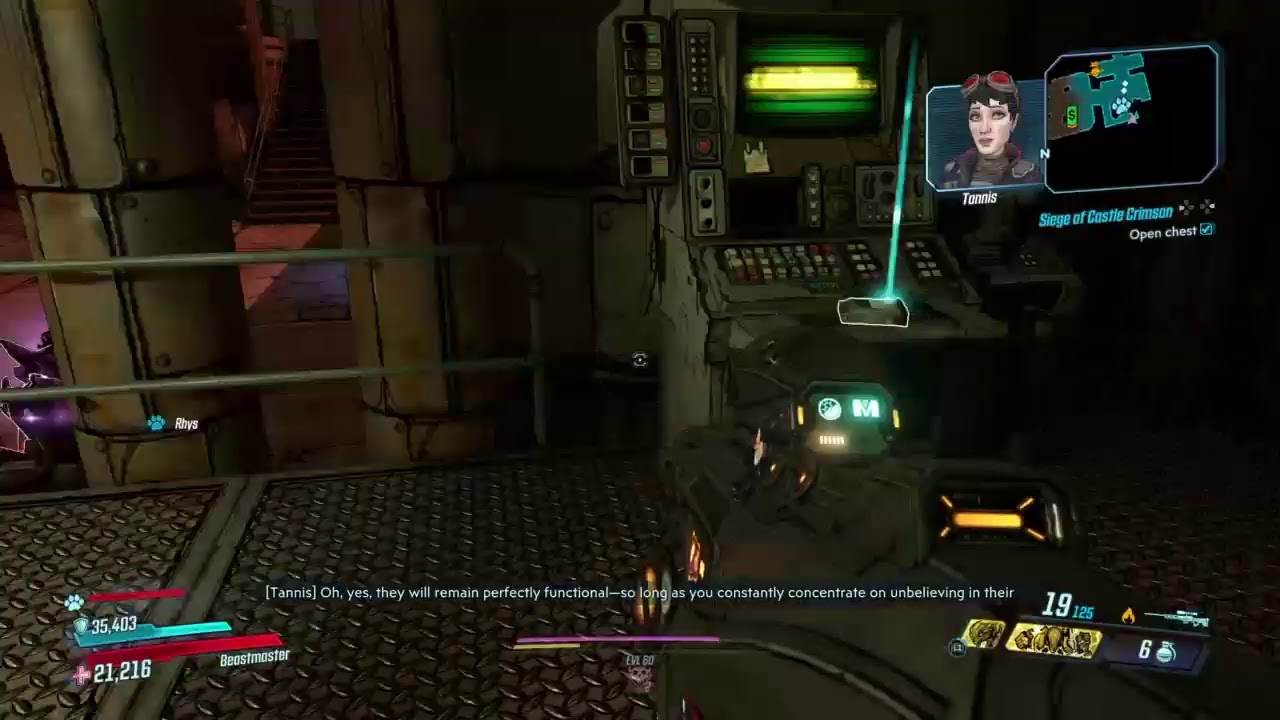The height and width of the screenshot is (720, 1280).
Task: Select the Rhys paw waypoint marker
Action: click(157, 424)
